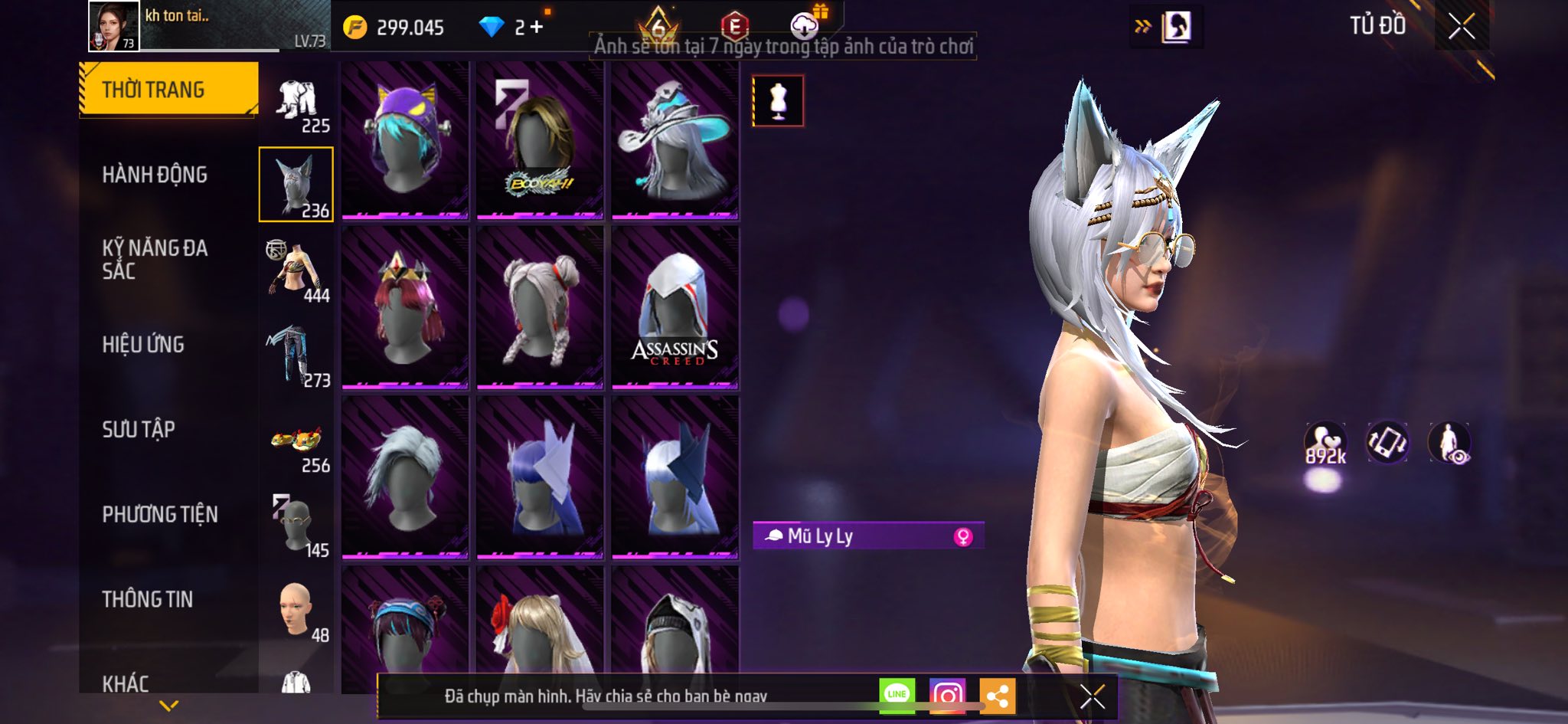Screen dimensions: 1568x724
Task: Open the Hiệu Ứng section
Action: tap(143, 345)
